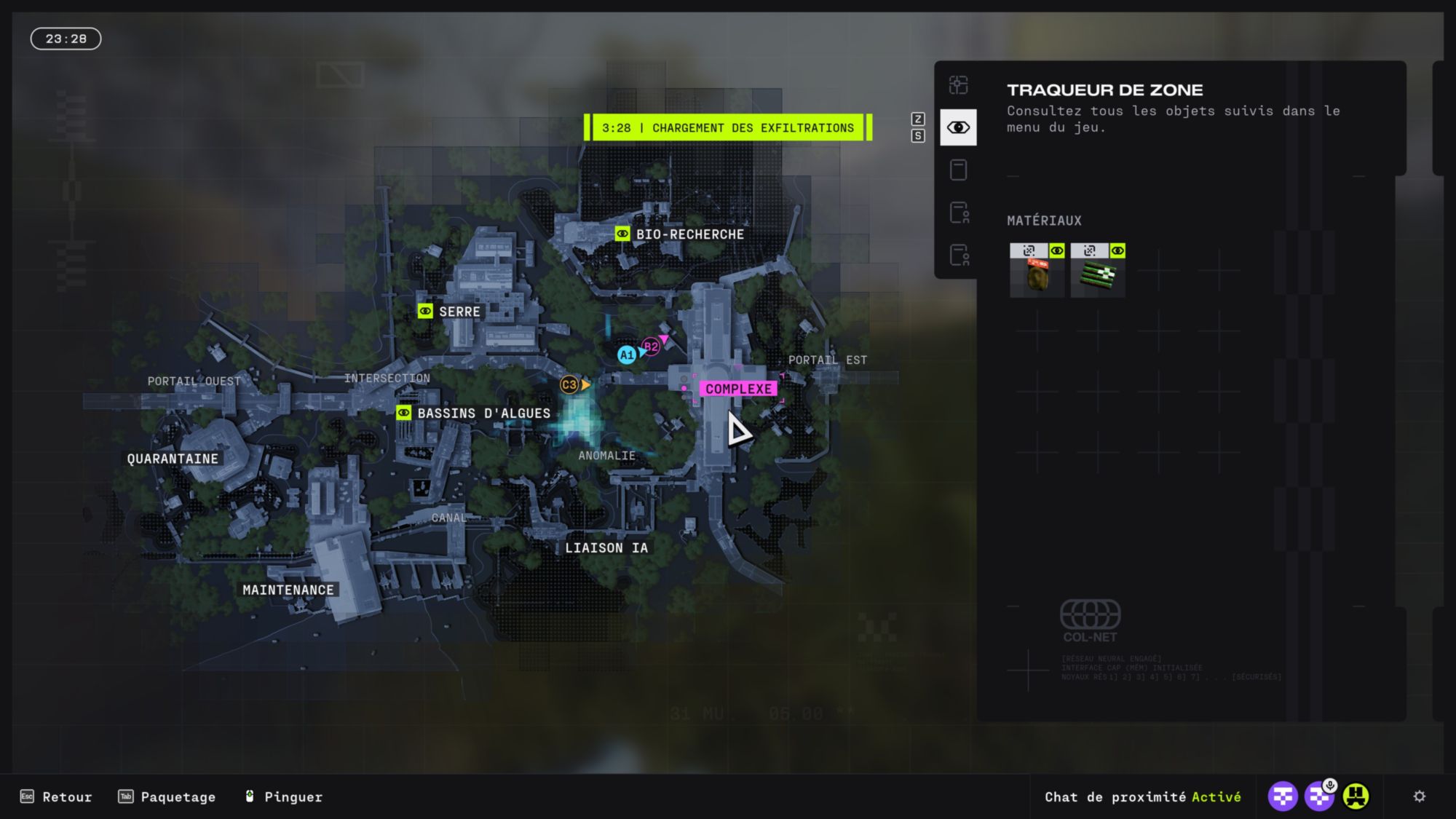Click the SERRE tracked zone marker
Image resolution: width=1456 pixels, height=819 pixels.
tap(425, 312)
